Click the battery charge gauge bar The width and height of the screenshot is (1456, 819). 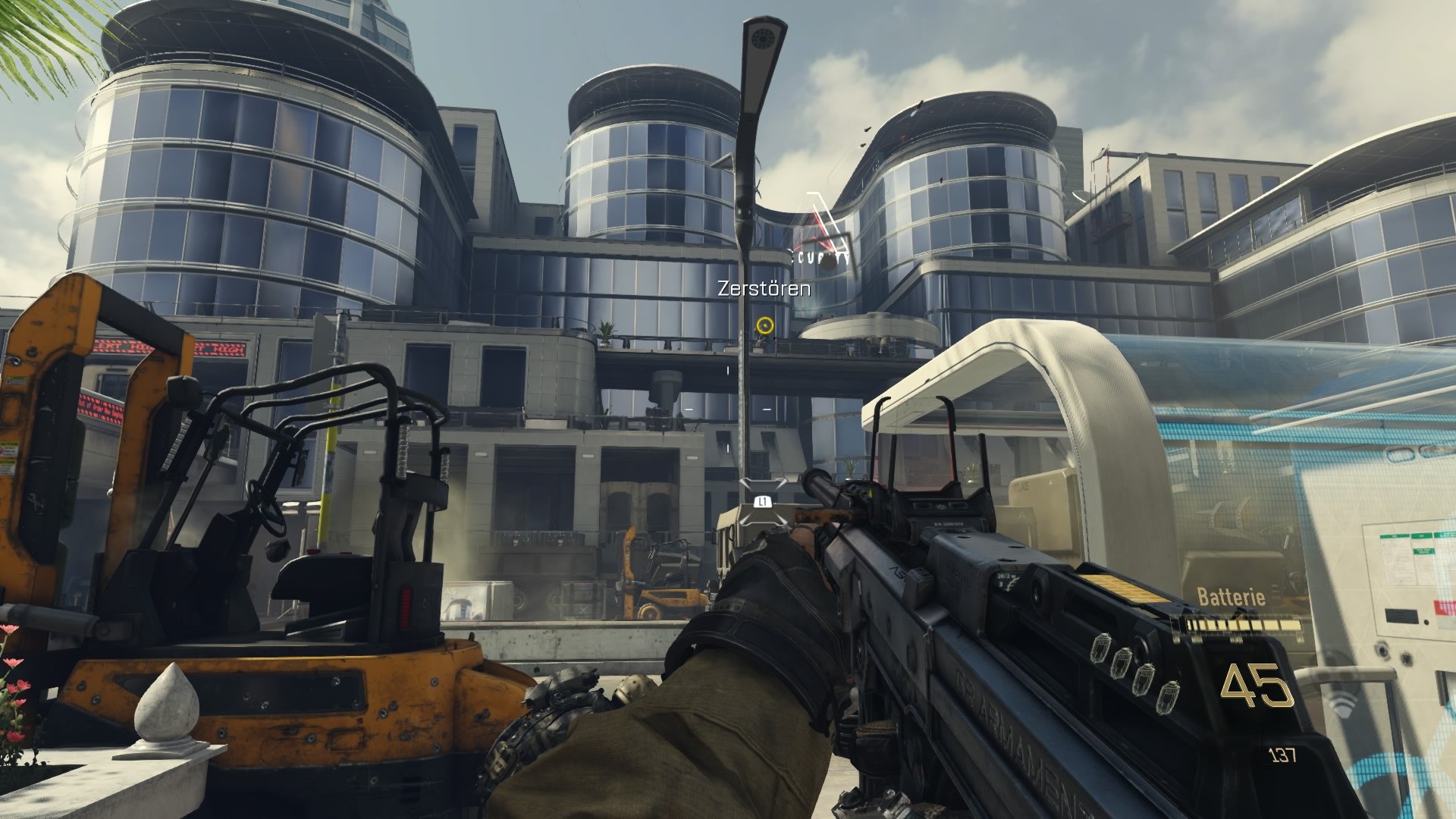[1244, 624]
